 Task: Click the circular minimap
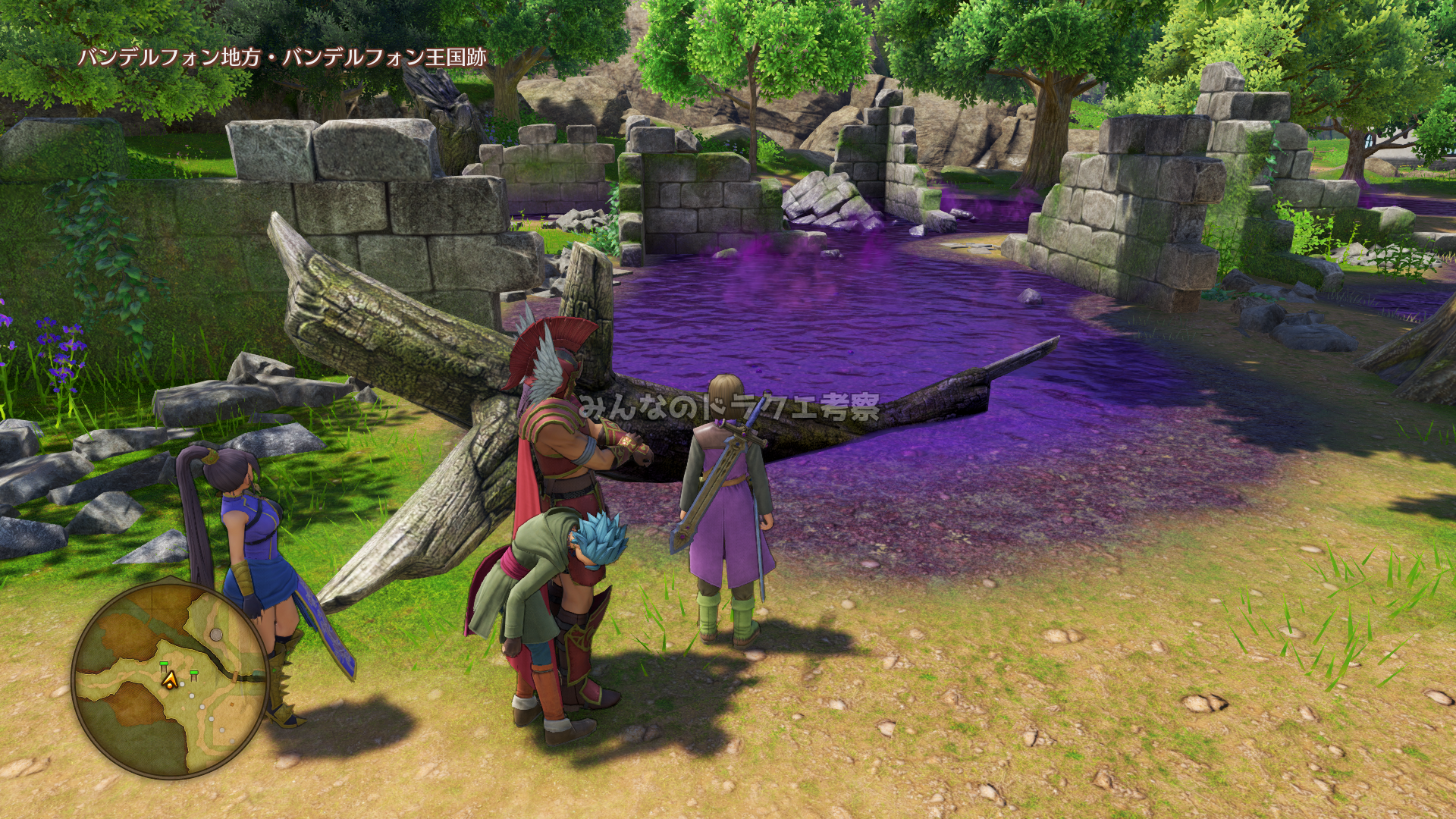(x=171, y=679)
